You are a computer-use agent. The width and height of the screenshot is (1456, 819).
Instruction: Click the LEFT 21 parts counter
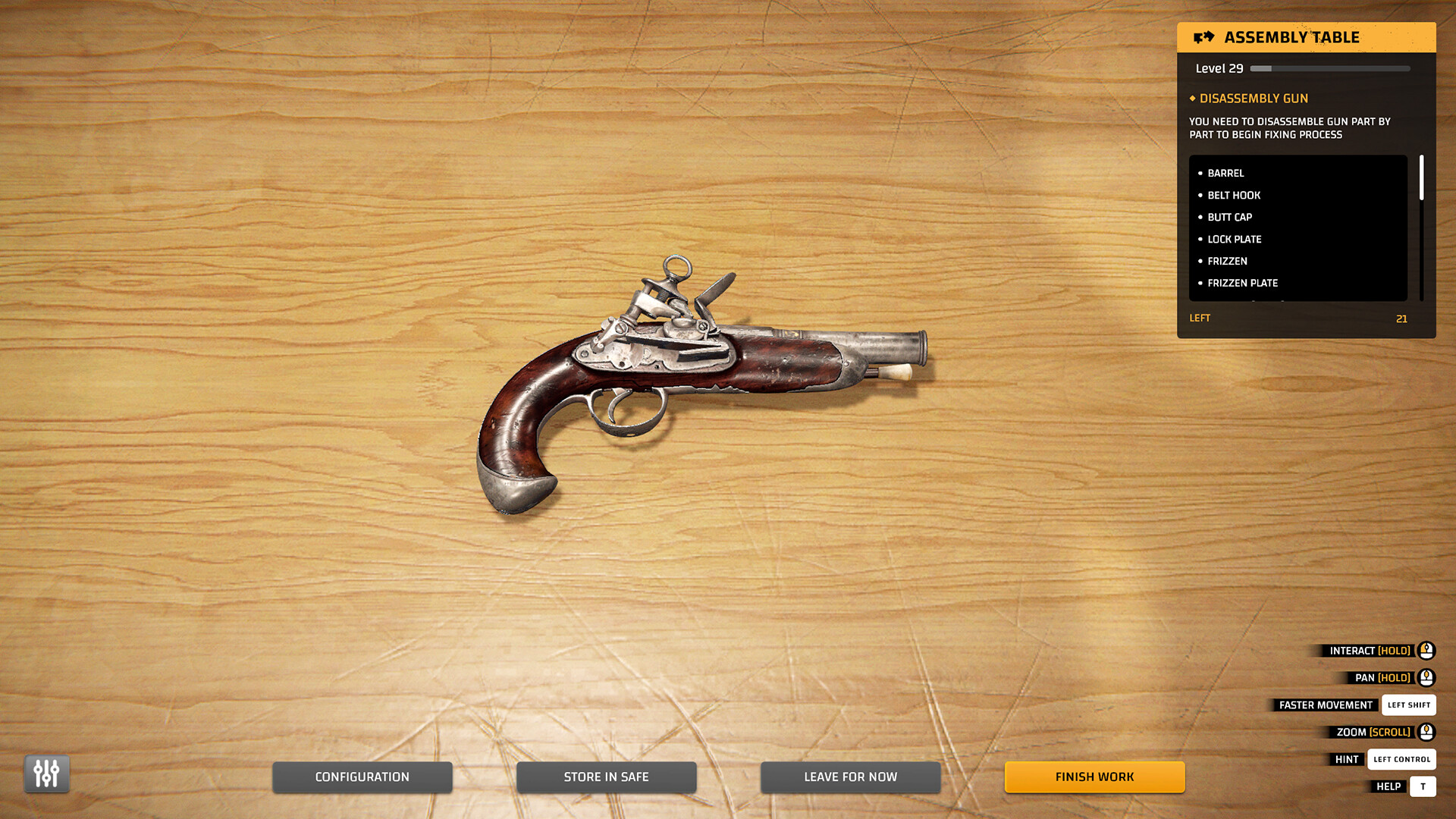coord(1301,318)
